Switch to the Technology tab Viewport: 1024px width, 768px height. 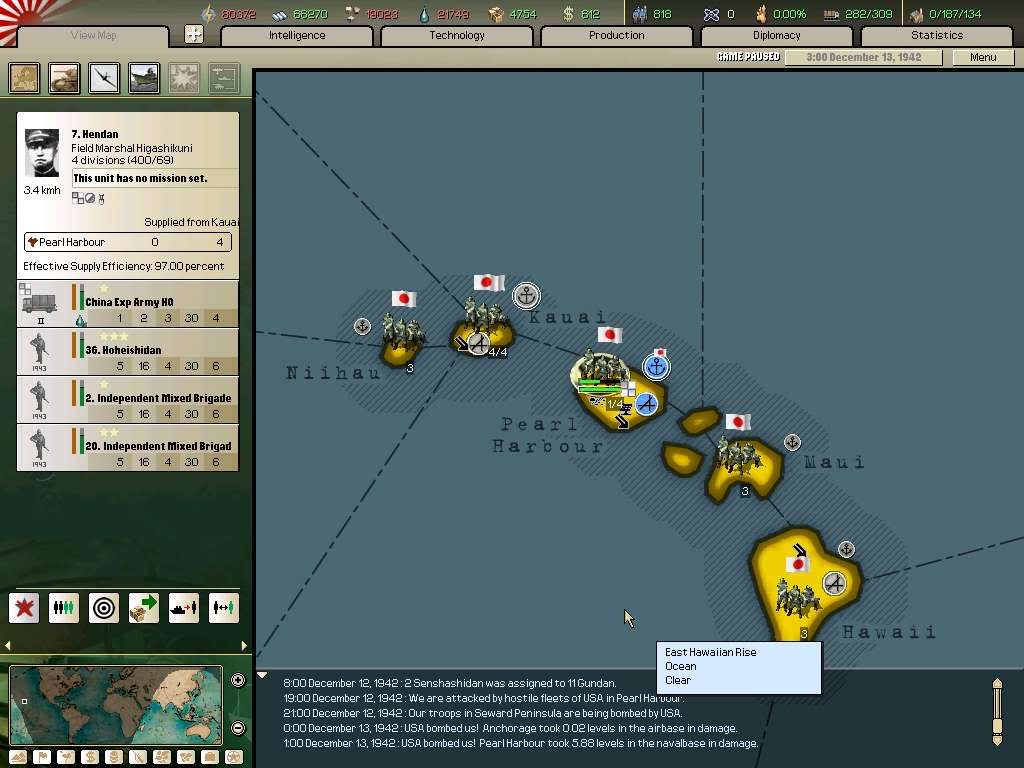tap(457, 36)
